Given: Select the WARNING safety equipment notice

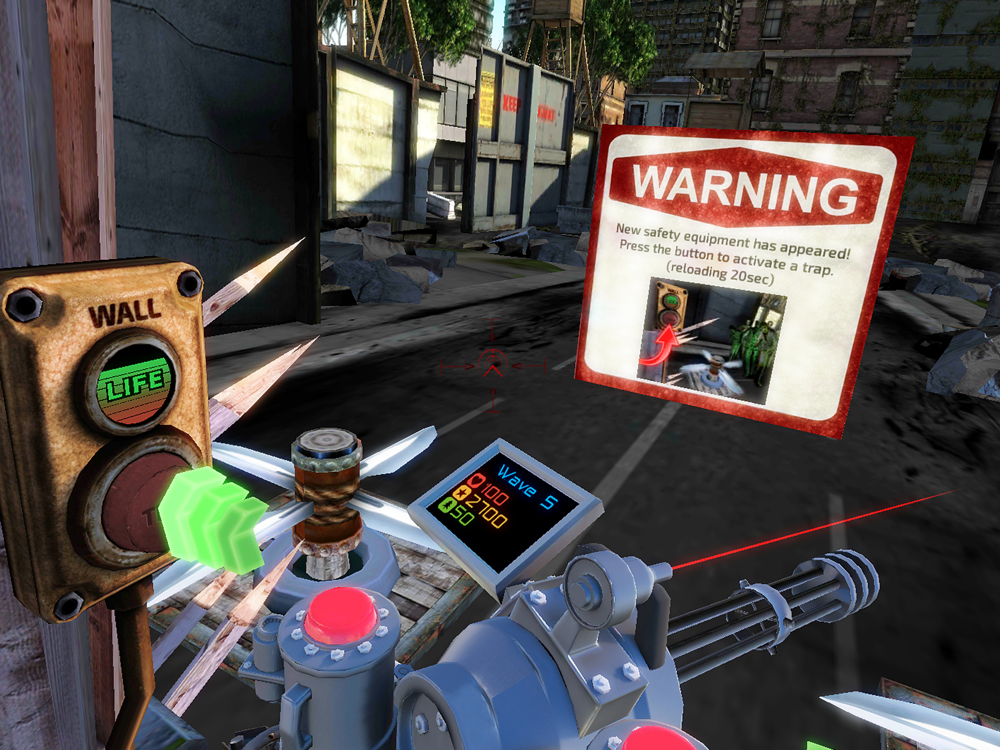Looking at the screenshot, I should [745, 280].
